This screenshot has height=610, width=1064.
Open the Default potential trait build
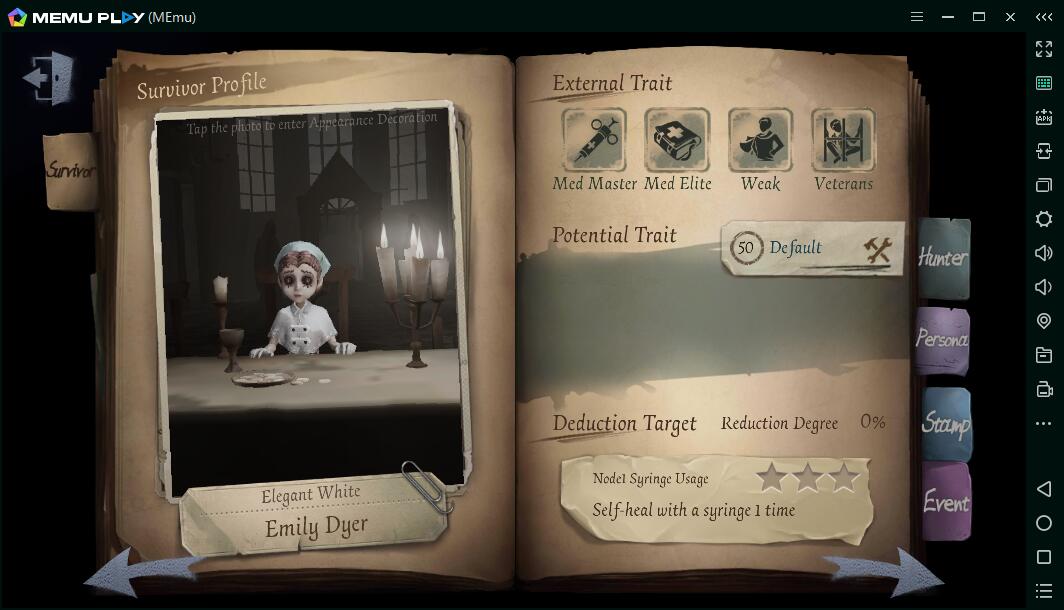click(812, 248)
